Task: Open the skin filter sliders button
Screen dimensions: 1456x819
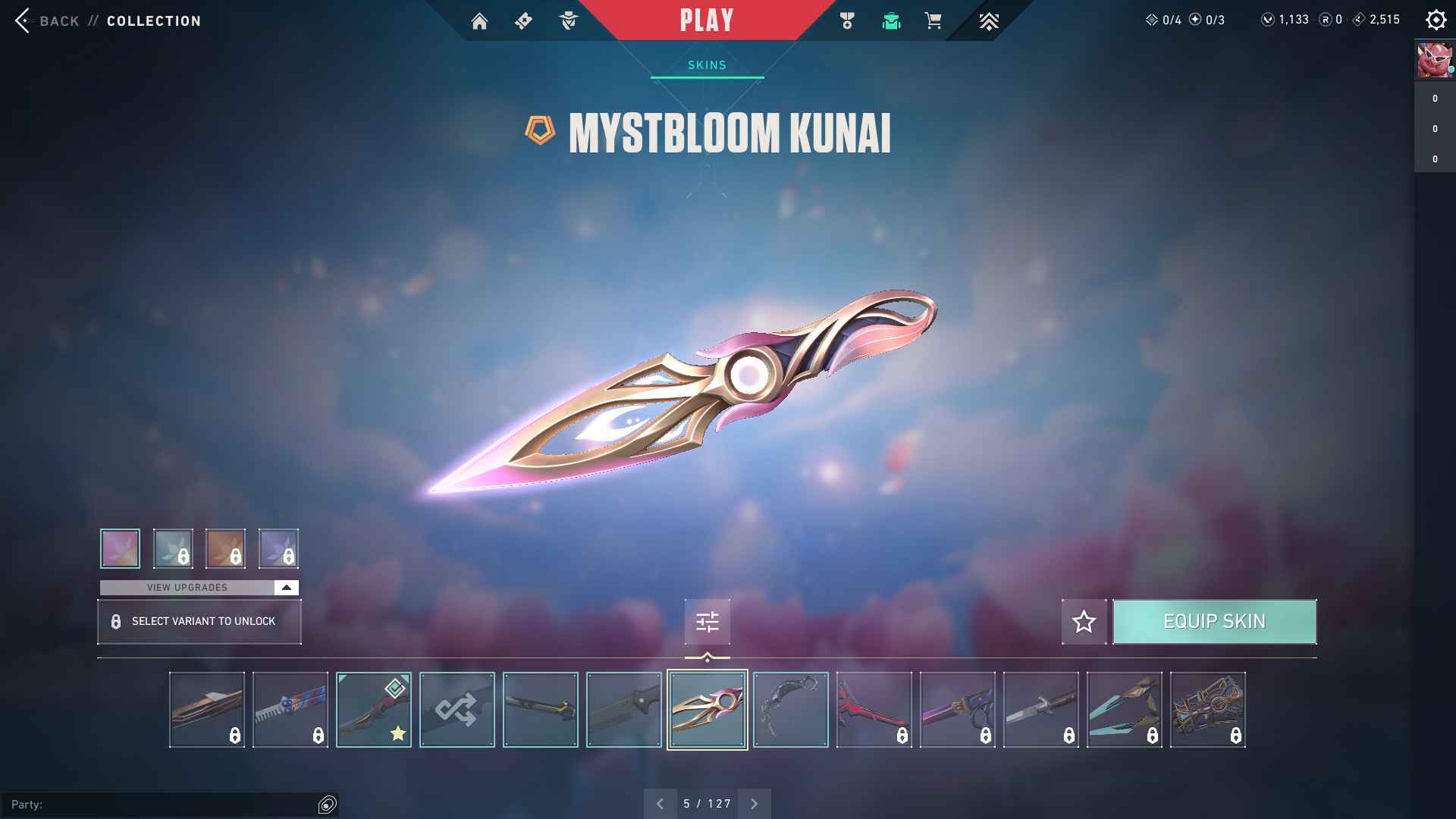Action: click(707, 622)
